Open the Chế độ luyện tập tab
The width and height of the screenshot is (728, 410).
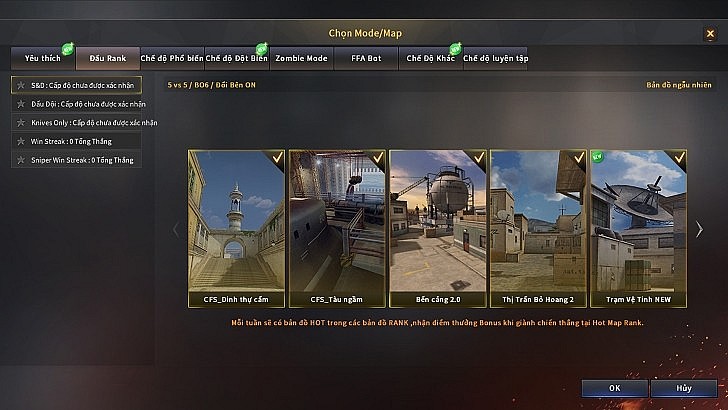[x=495, y=59]
